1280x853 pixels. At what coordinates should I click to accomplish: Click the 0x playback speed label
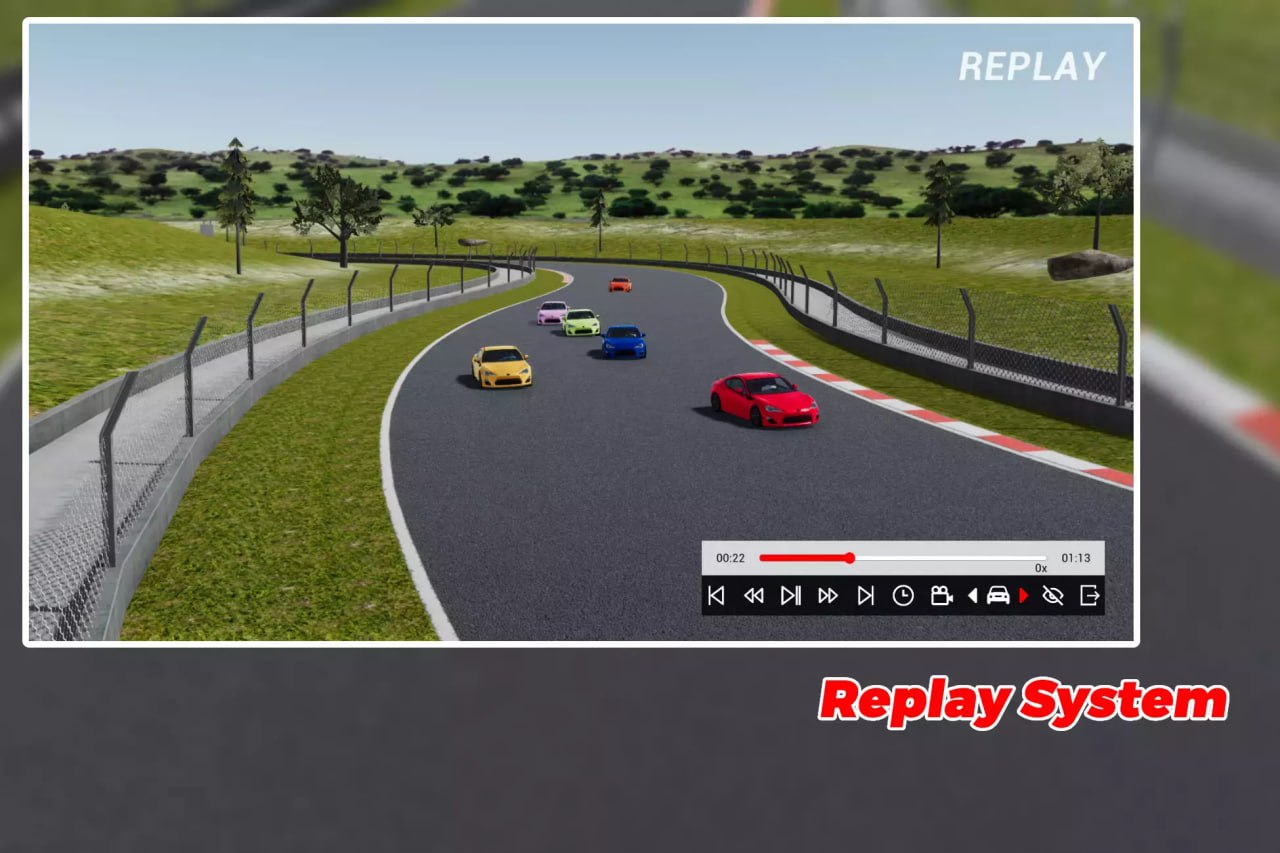(1041, 568)
